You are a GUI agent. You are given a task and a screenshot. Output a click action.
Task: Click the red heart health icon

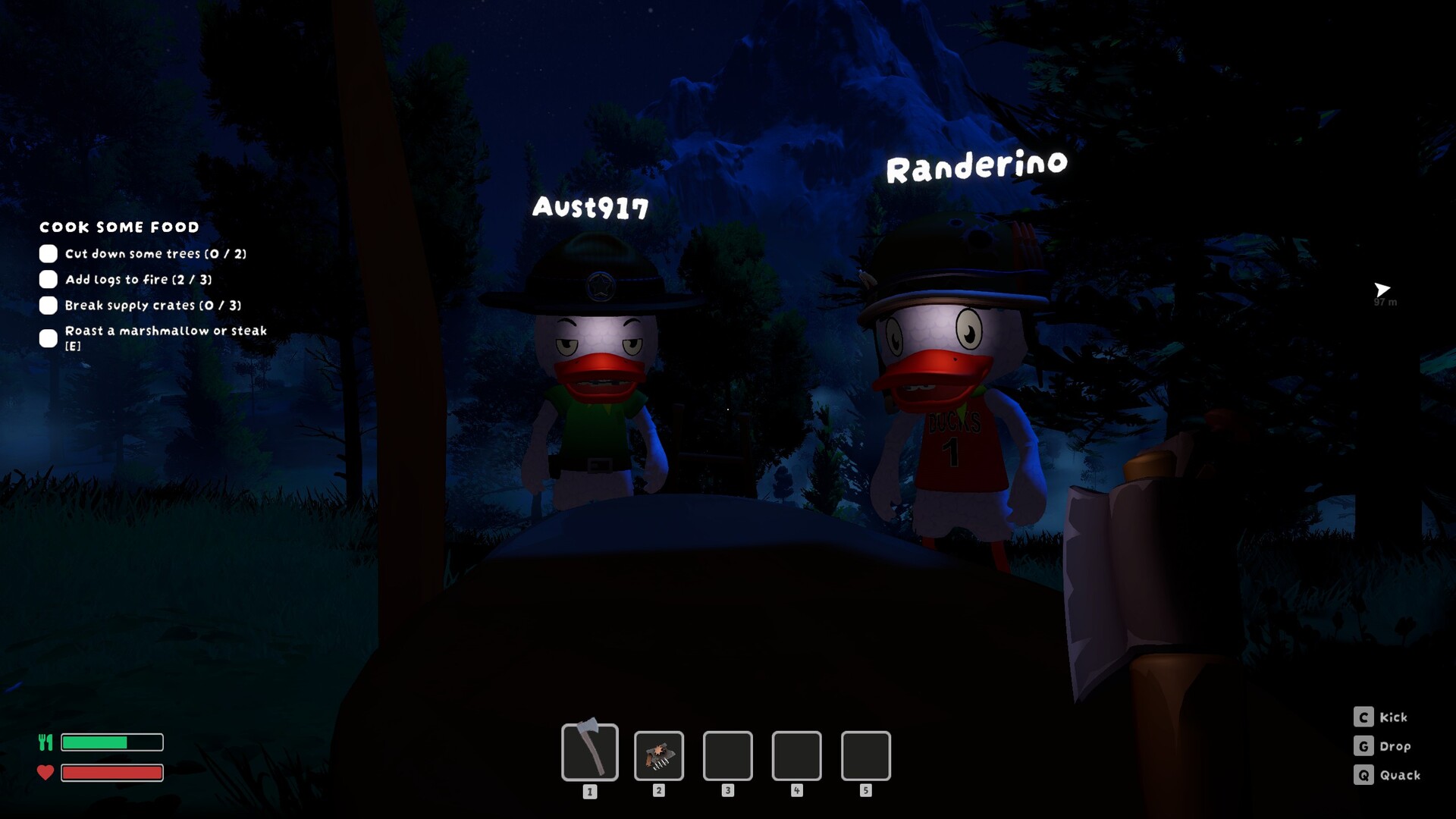point(45,773)
